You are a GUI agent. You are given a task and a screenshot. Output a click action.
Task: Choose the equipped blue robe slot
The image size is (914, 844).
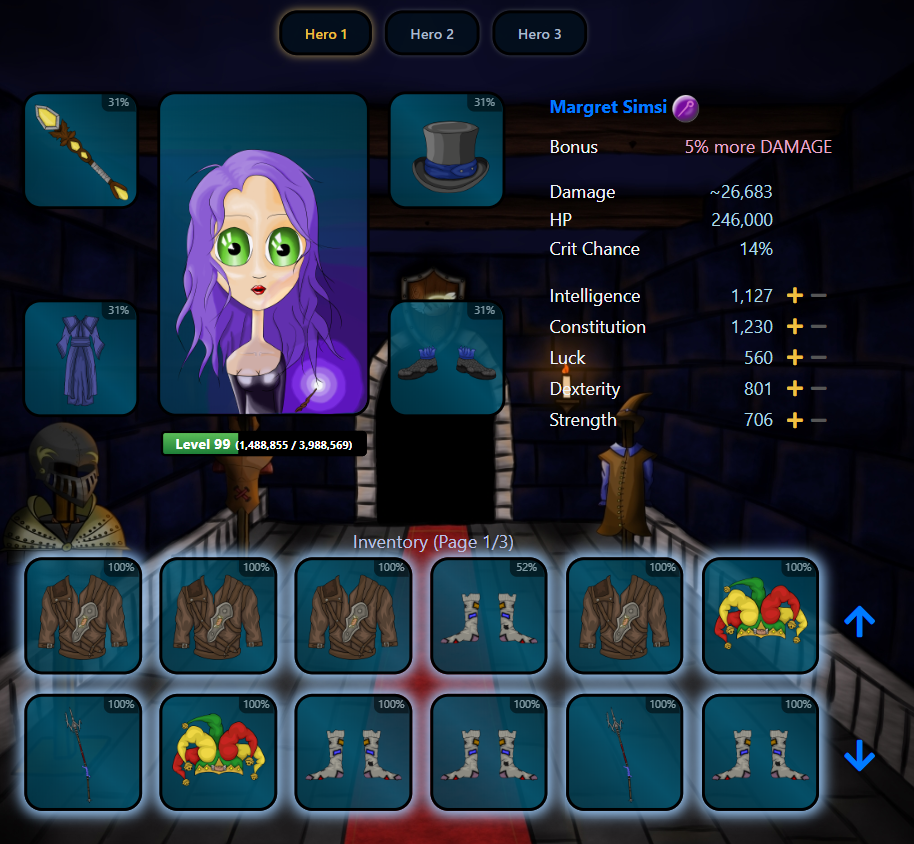click(81, 358)
